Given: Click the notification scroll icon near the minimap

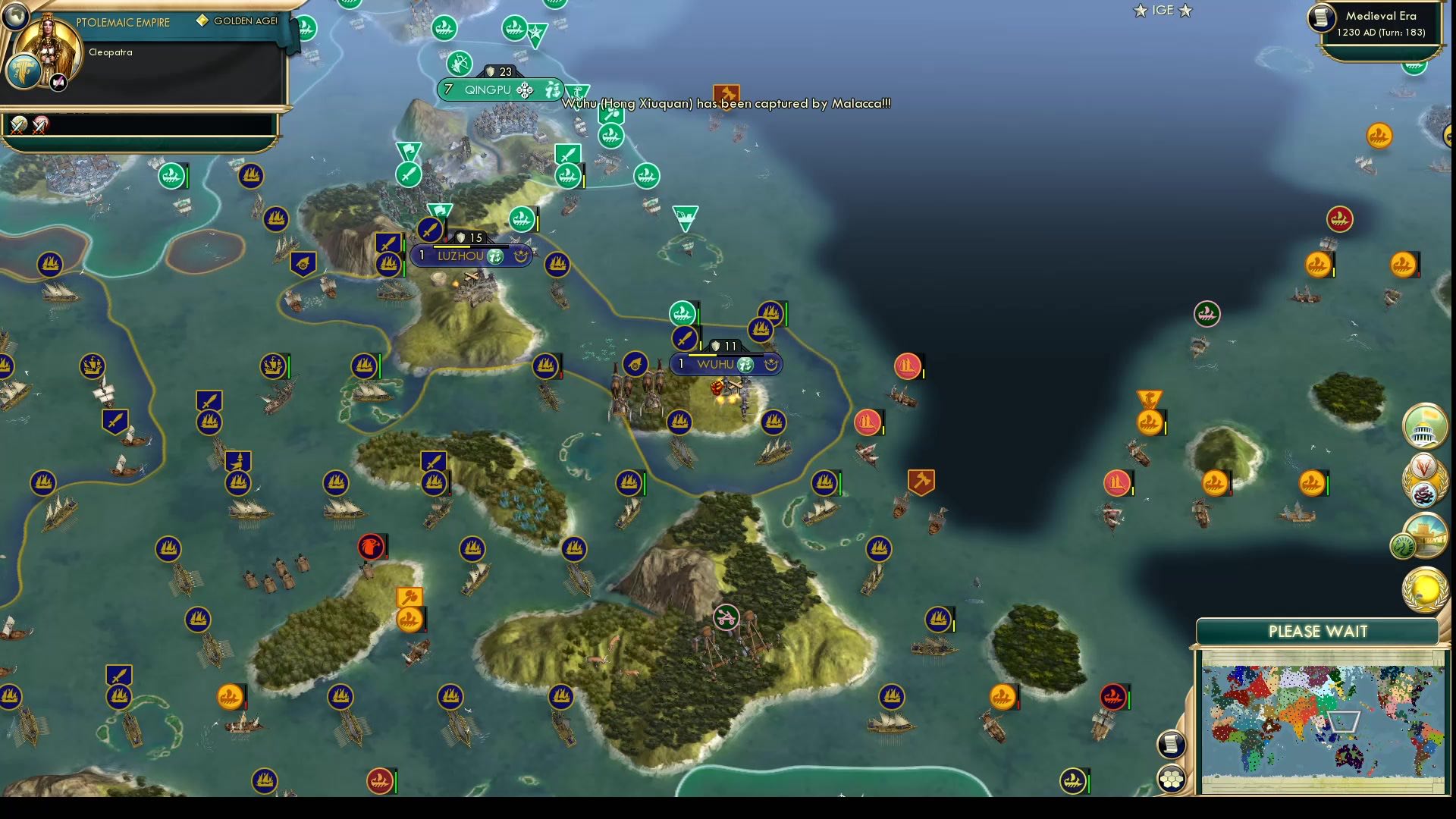Looking at the screenshot, I should [1172, 743].
